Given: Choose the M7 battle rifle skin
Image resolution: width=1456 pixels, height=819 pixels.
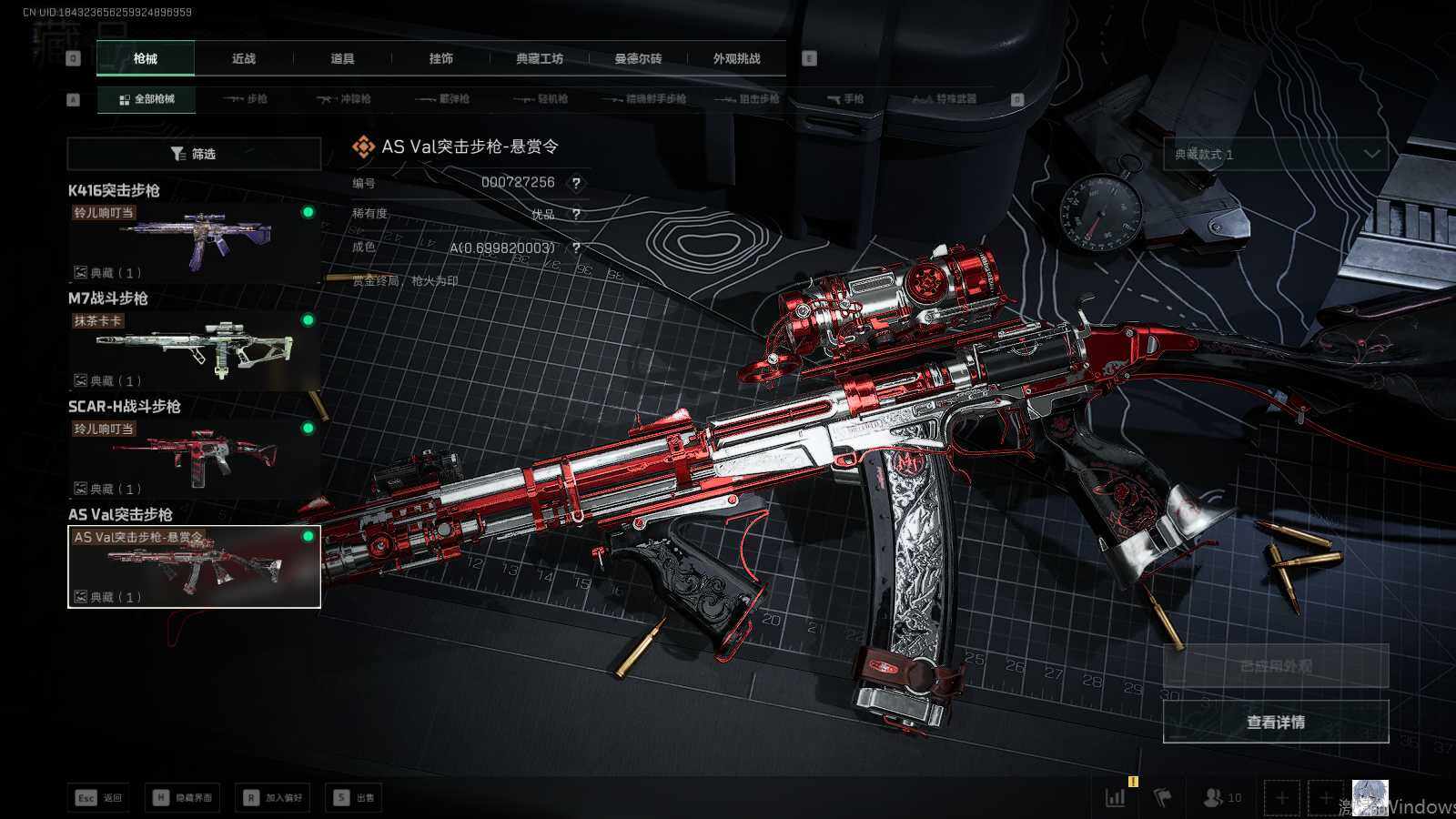Looking at the screenshot, I should pos(194,349).
